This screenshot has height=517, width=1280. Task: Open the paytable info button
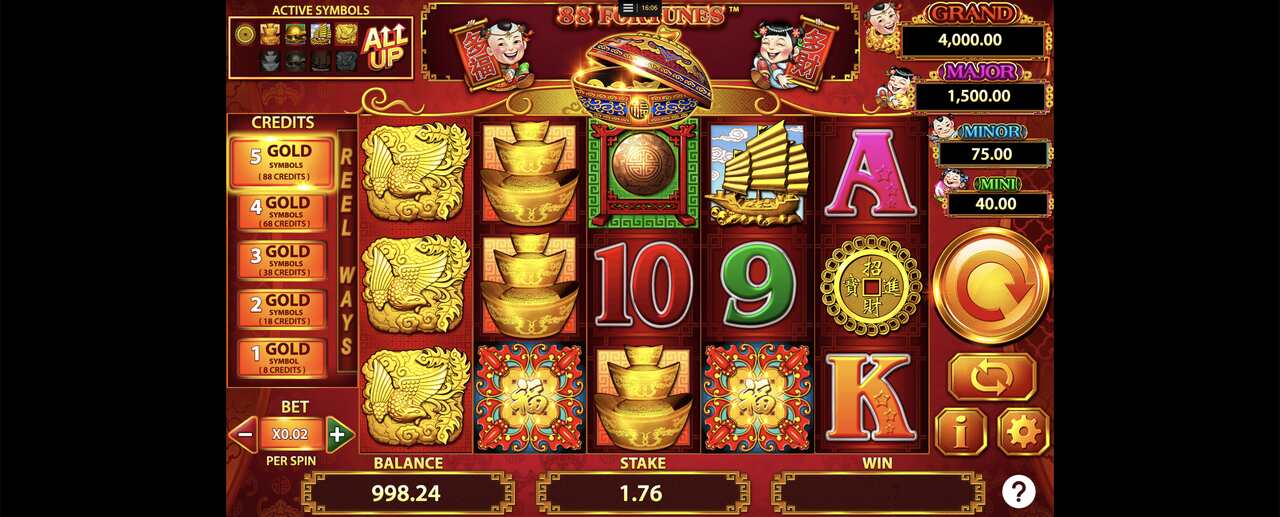[x=960, y=432]
